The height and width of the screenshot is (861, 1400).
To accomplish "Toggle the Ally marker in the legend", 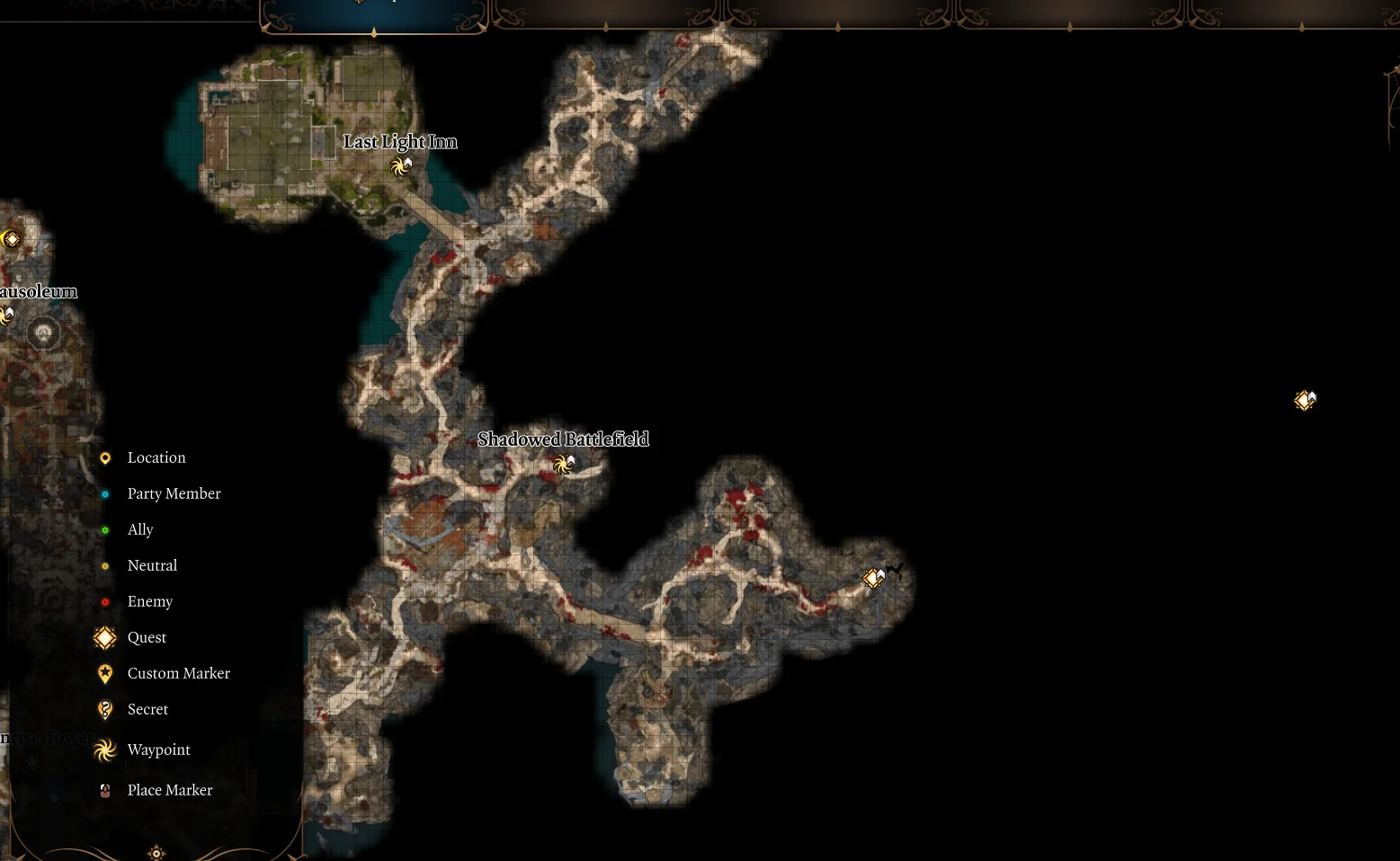I will point(105,529).
